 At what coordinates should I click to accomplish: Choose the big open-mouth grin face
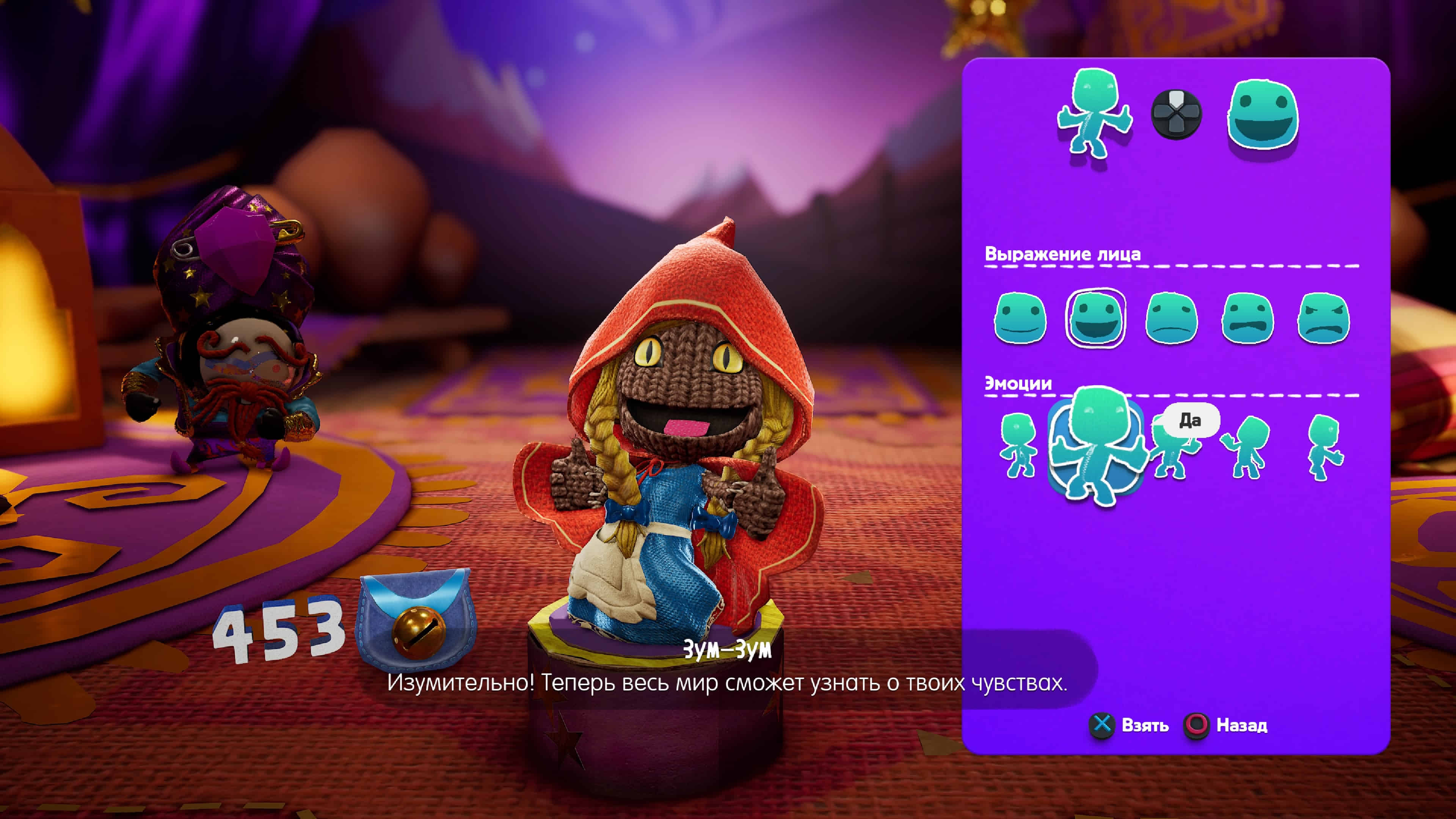point(1095,318)
